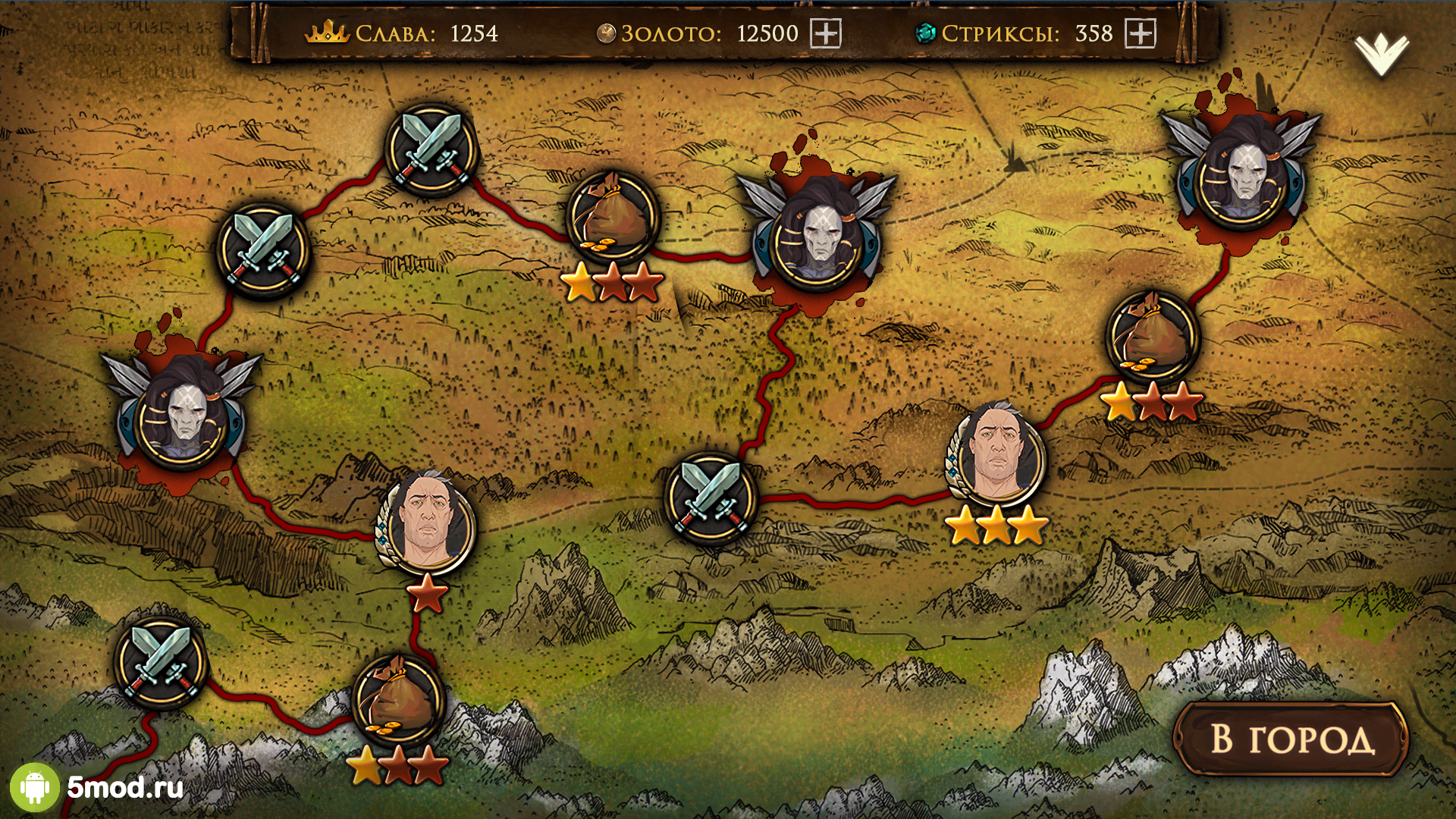Add more Стриксы with the plus button
Screen dimensions: 1456x819
click(1140, 33)
